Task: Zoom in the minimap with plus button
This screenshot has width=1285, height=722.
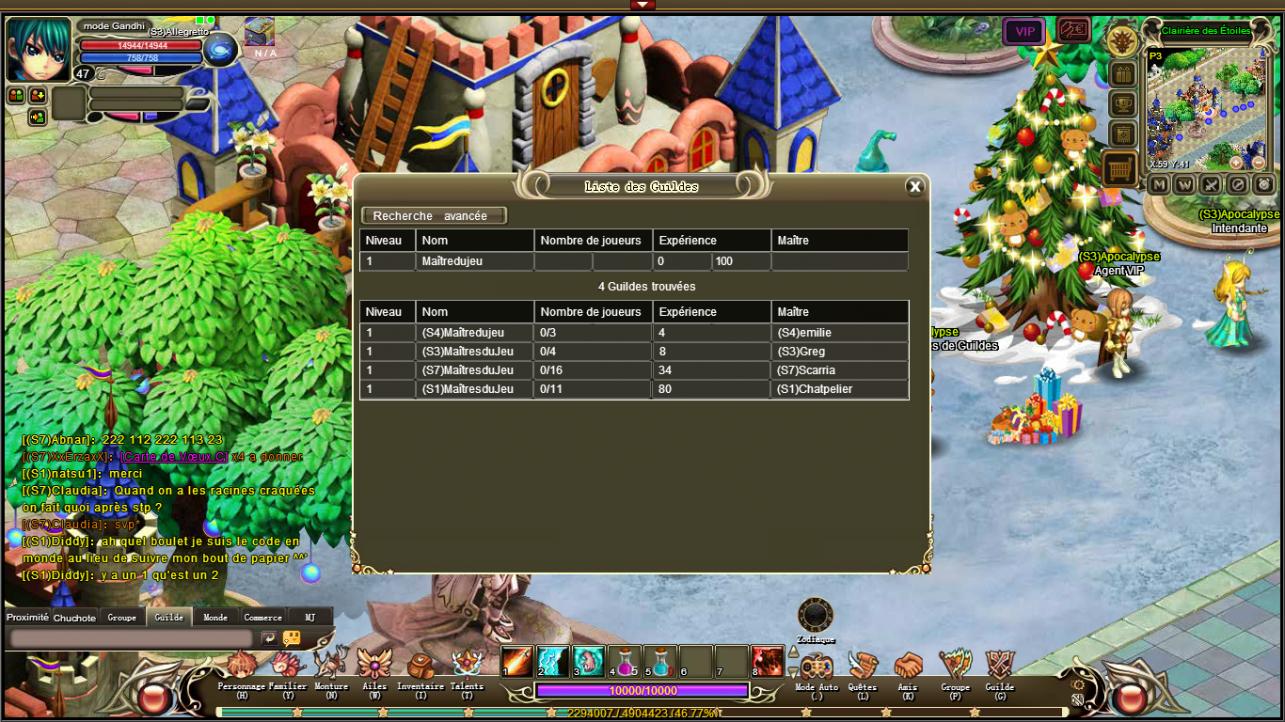Action: (x=1237, y=162)
